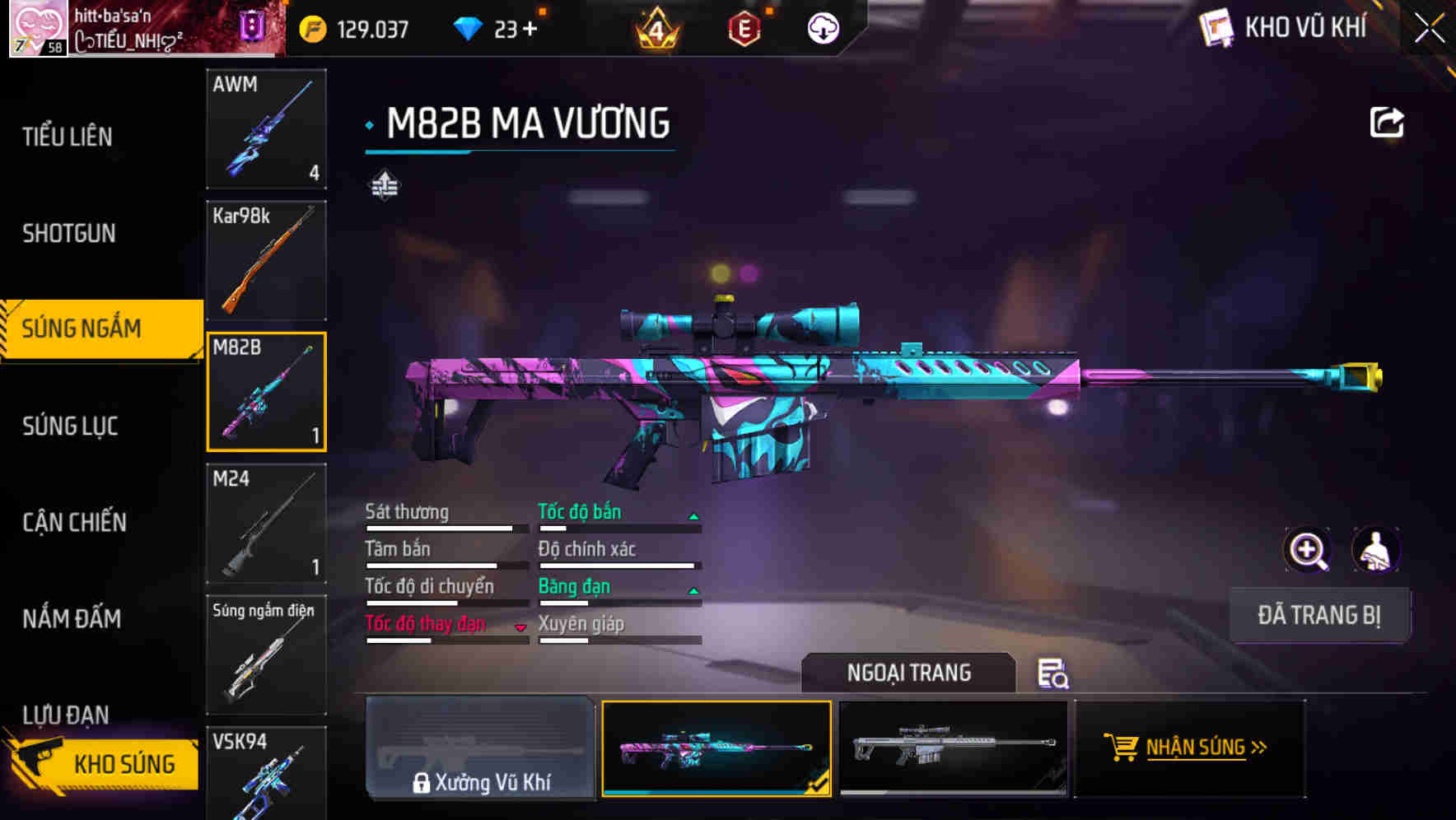
Task: Open the share icon for M82B Ma Vương
Action: click(x=1388, y=122)
